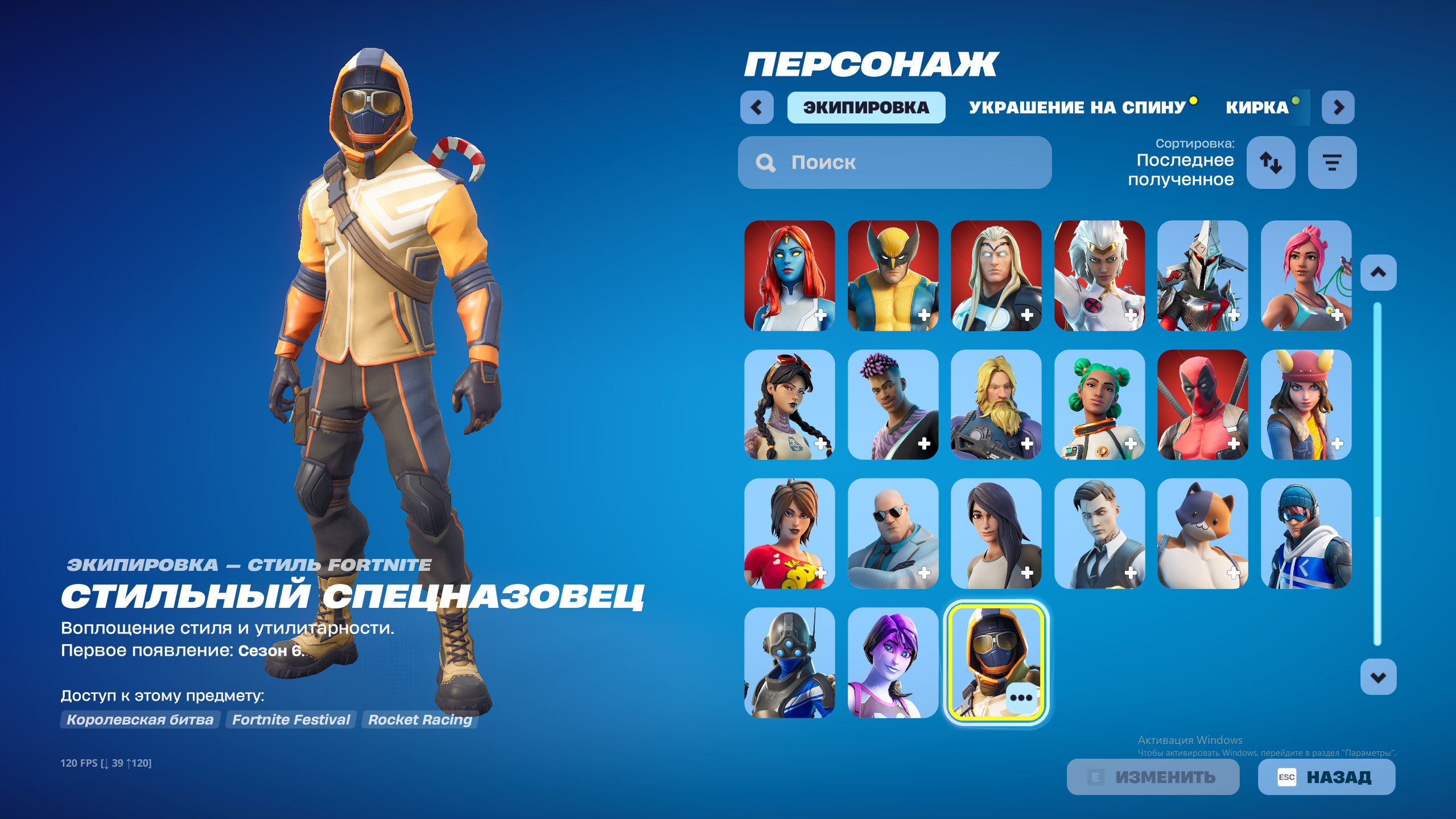The width and height of the screenshot is (1456, 819).
Task: Click left chevron to previous locker category
Action: click(x=757, y=107)
